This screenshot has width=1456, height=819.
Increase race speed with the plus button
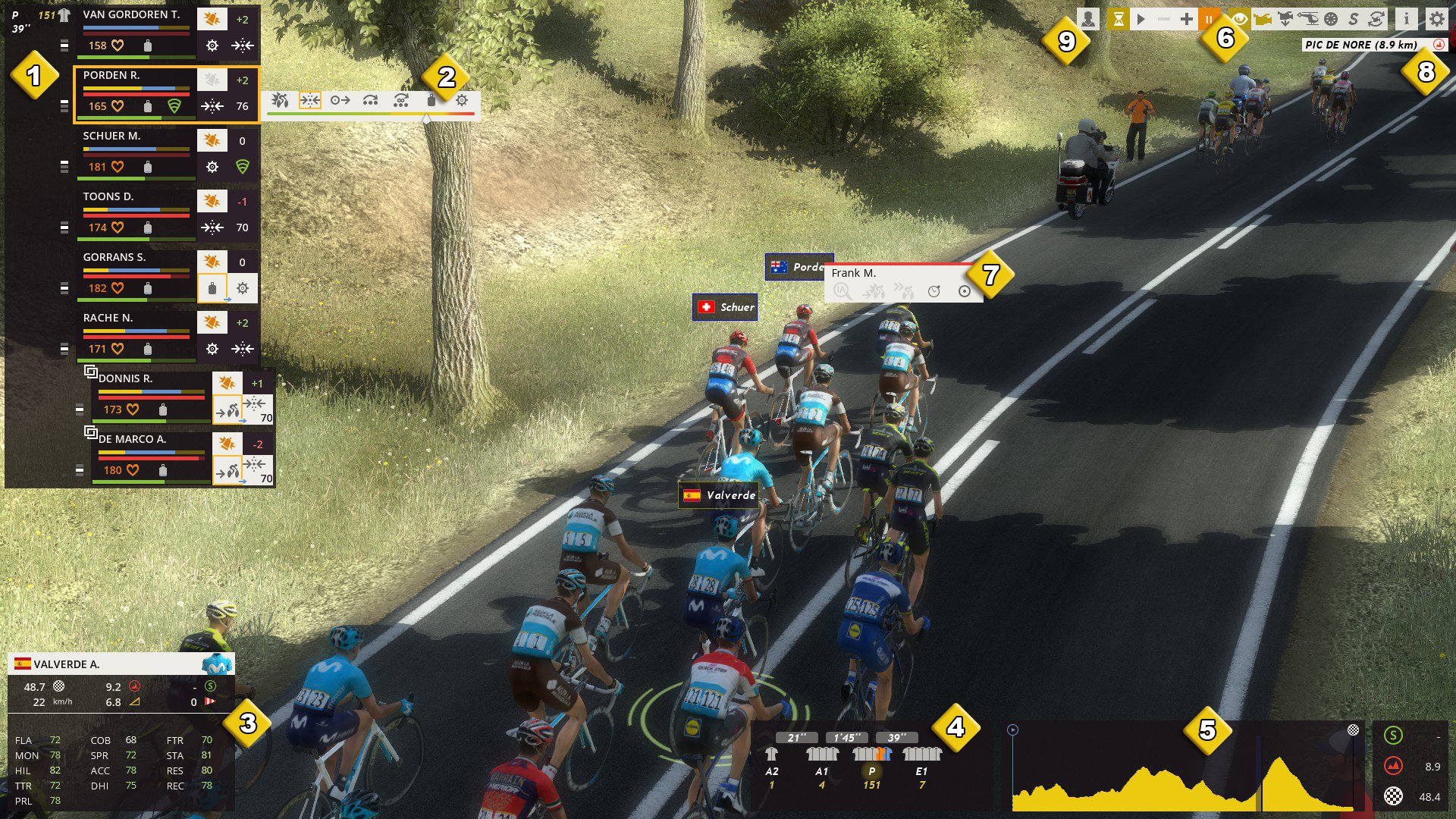click(1186, 20)
